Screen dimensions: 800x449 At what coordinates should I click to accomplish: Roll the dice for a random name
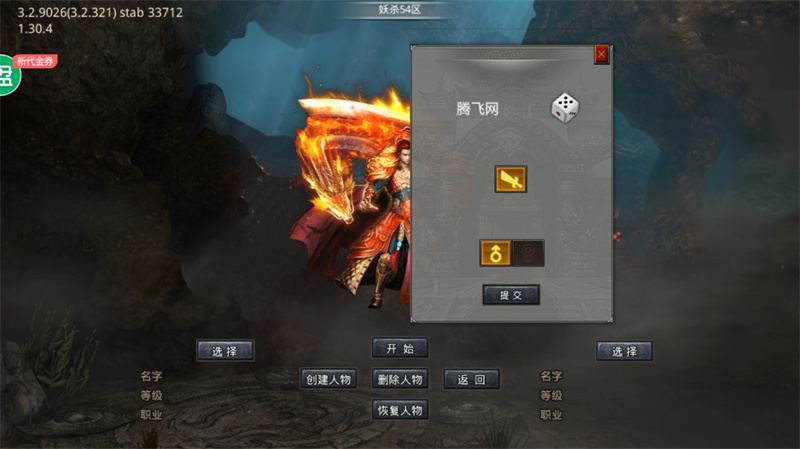[566, 108]
